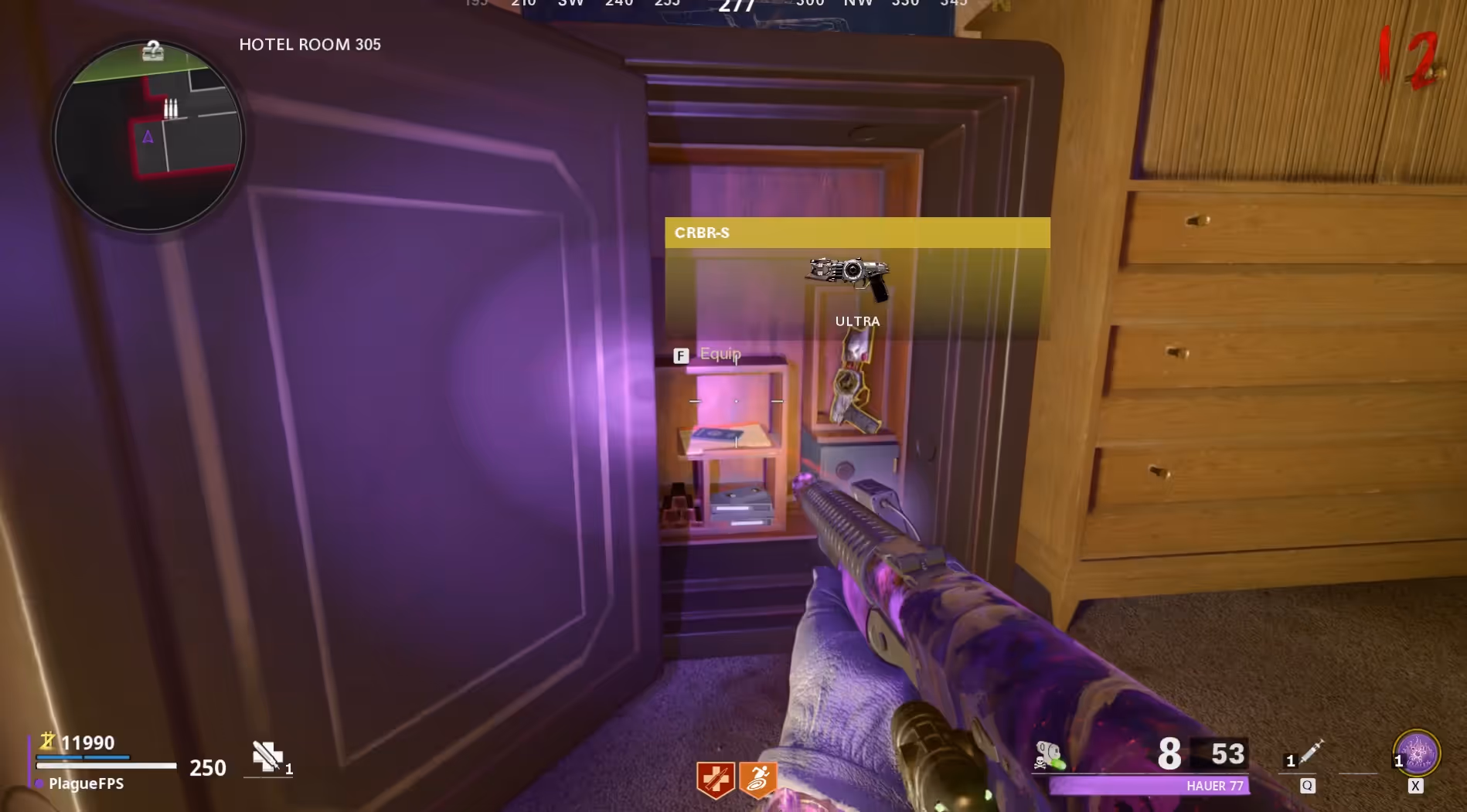Click the CRBR-S yellow title banner
This screenshot has height=812, width=1467.
[x=856, y=233]
